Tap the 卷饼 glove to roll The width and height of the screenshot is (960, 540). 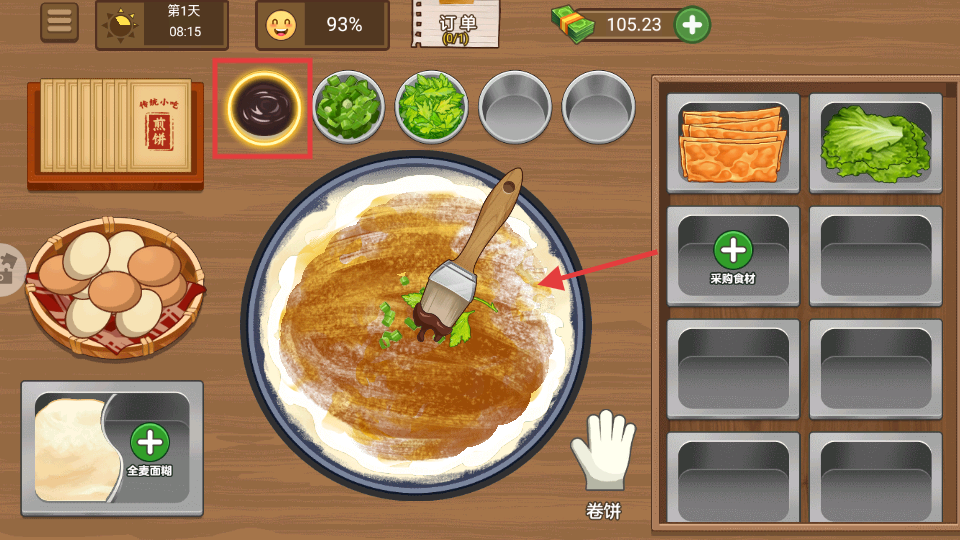(603, 464)
